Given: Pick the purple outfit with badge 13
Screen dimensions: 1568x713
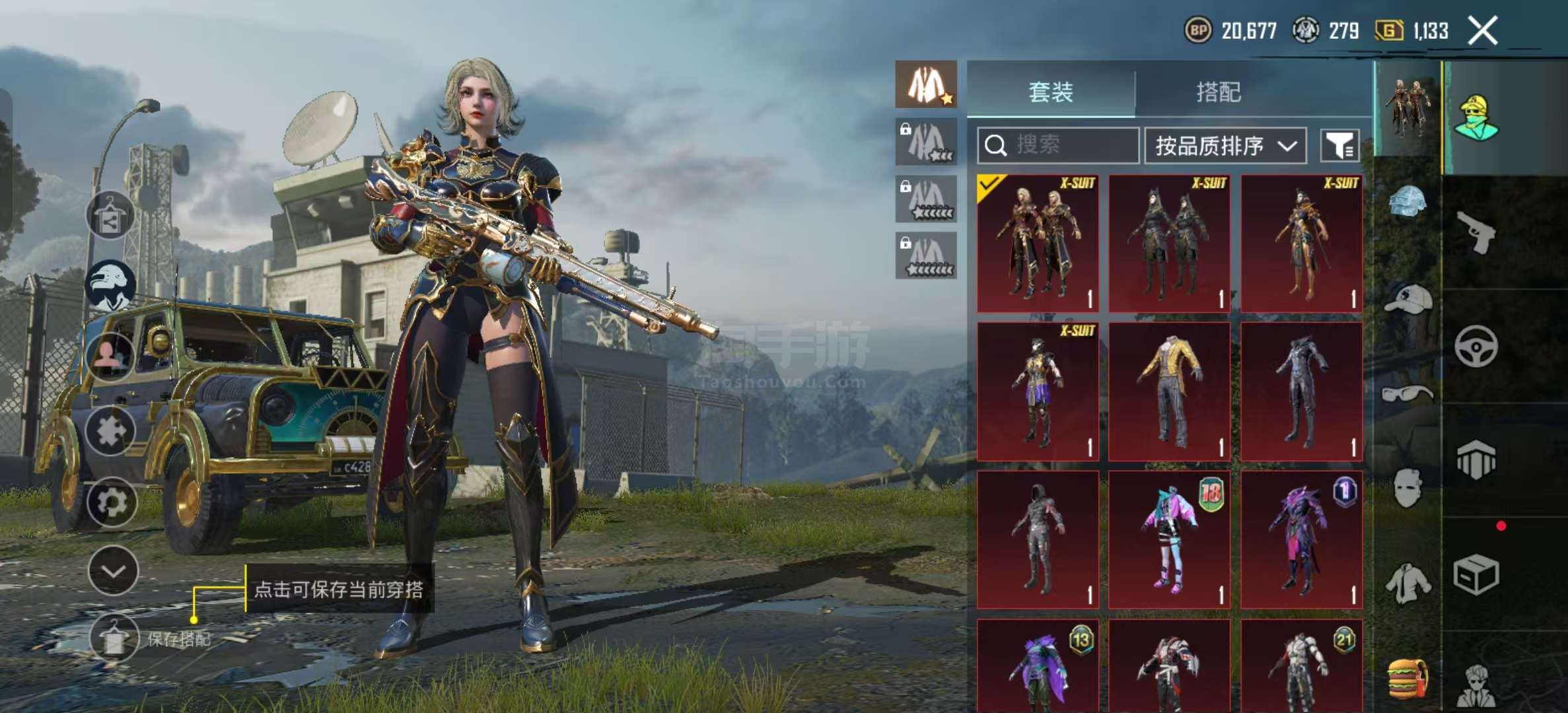Looking at the screenshot, I should [x=1038, y=667].
